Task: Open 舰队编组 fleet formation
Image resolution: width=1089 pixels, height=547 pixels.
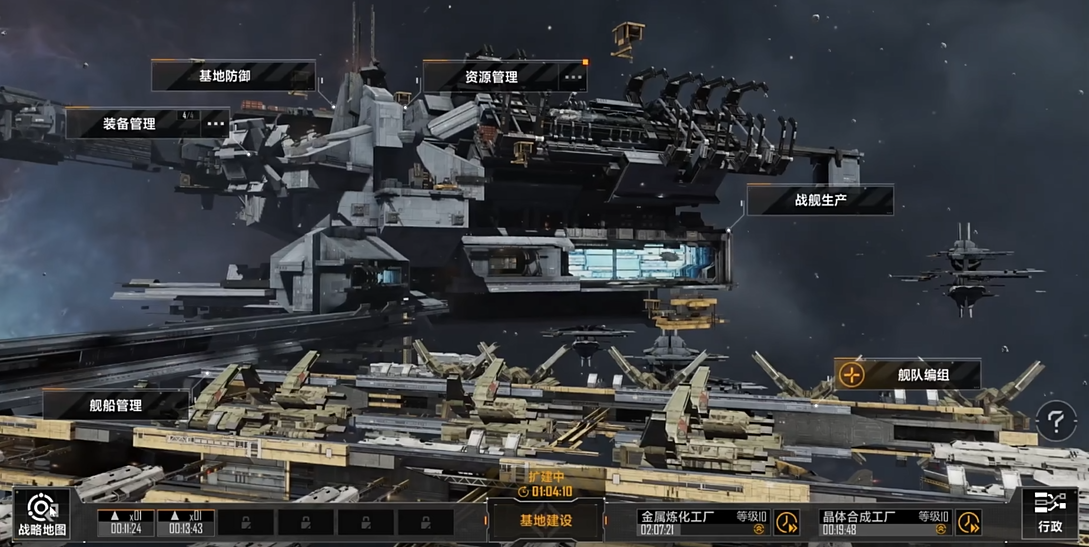Action: coord(907,375)
